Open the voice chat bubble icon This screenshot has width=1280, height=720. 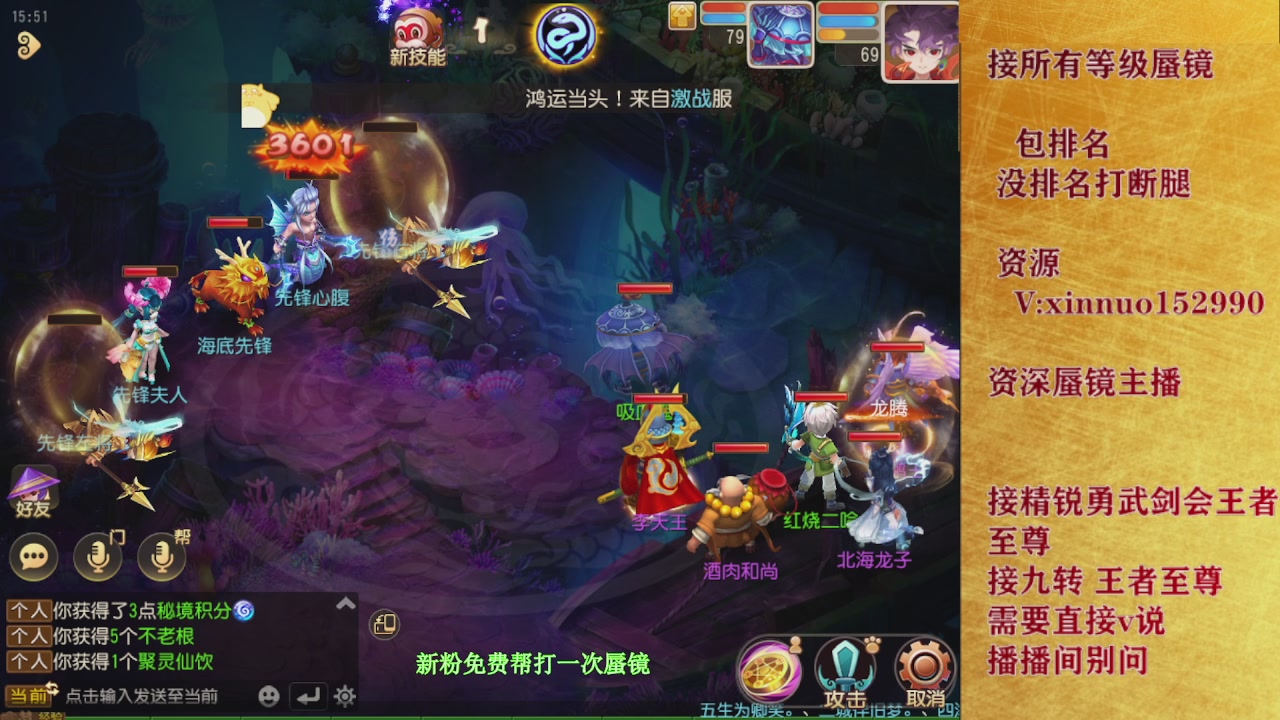point(33,558)
